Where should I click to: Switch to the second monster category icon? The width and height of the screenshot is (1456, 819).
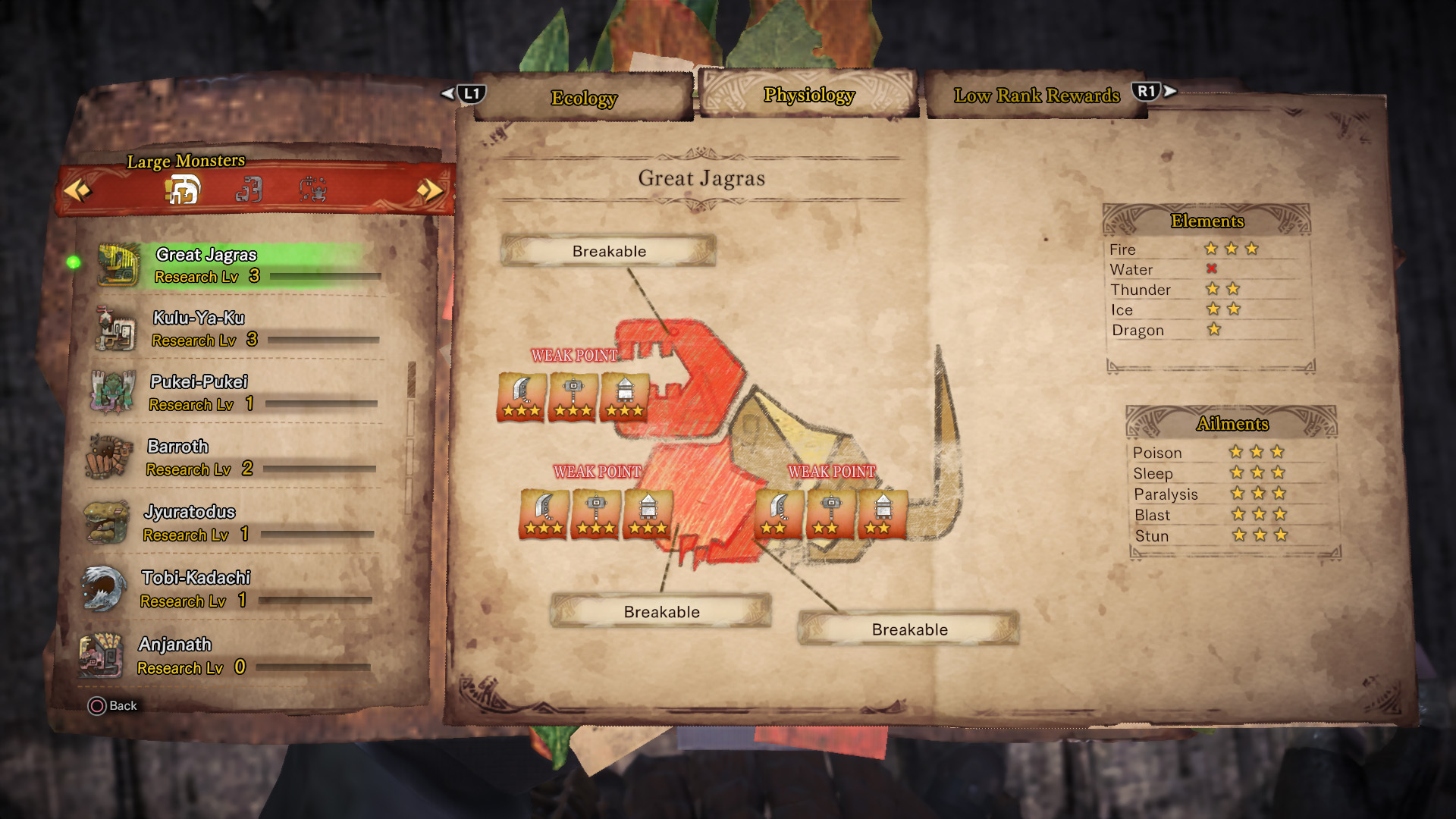[249, 190]
